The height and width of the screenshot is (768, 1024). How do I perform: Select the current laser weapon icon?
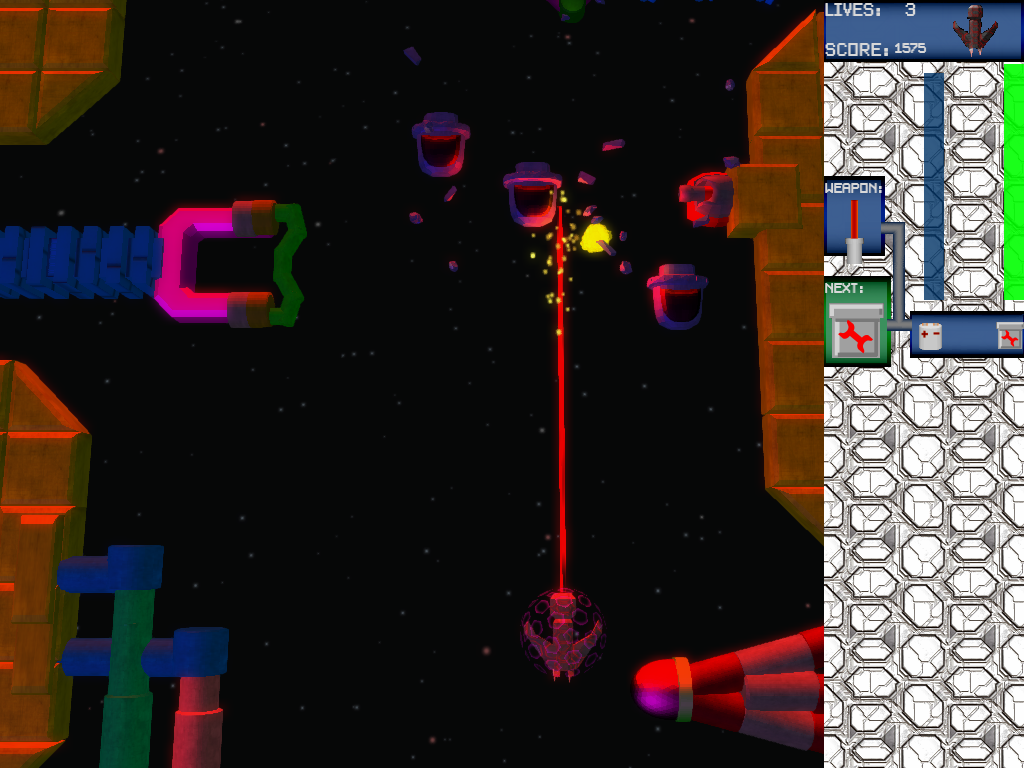click(854, 229)
